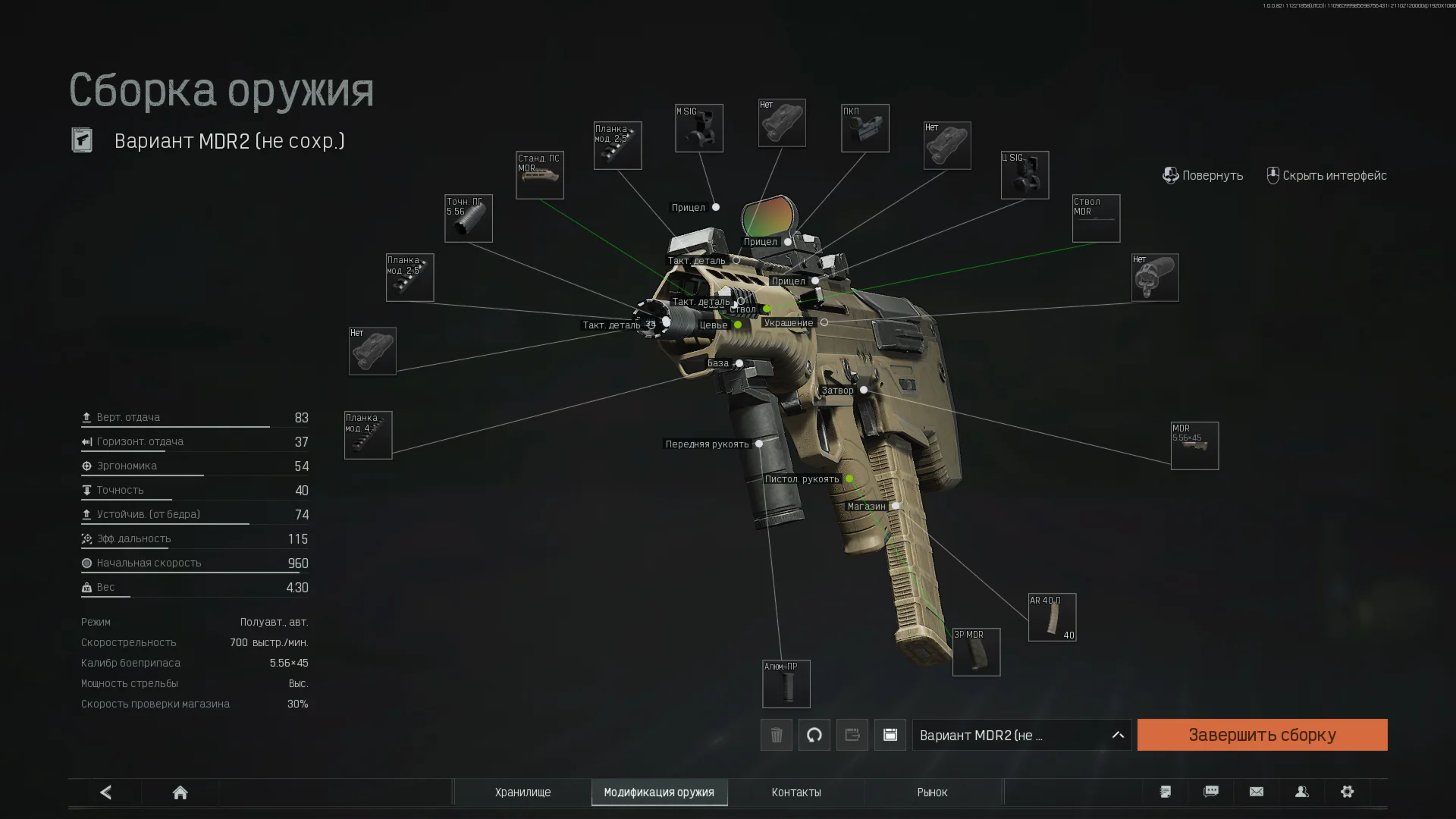This screenshot has width=1456, height=819.
Task: Select the ПКП sight slot
Action: pyautogui.click(x=865, y=128)
